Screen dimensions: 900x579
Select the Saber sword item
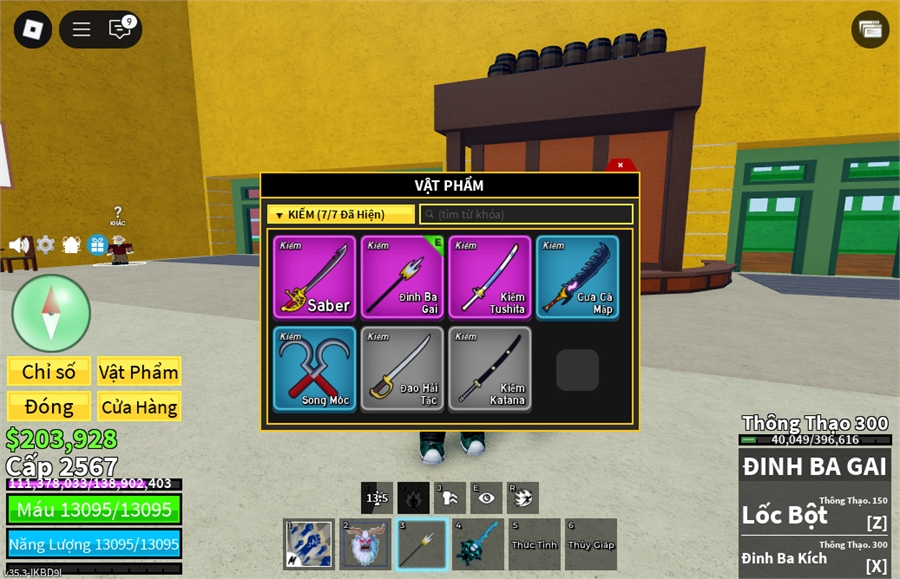[x=315, y=277]
